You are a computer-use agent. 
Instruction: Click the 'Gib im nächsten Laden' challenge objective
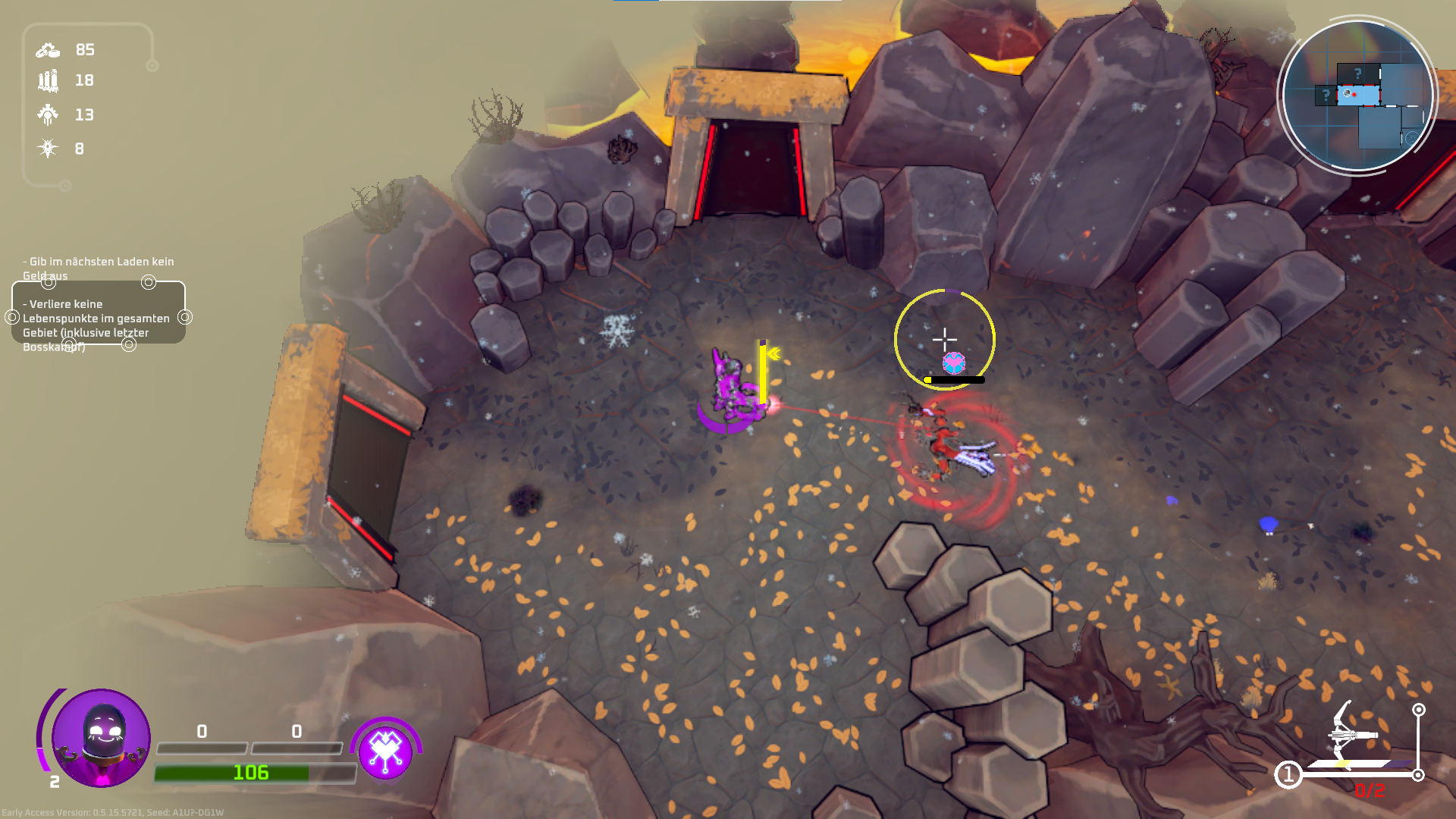point(99,268)
